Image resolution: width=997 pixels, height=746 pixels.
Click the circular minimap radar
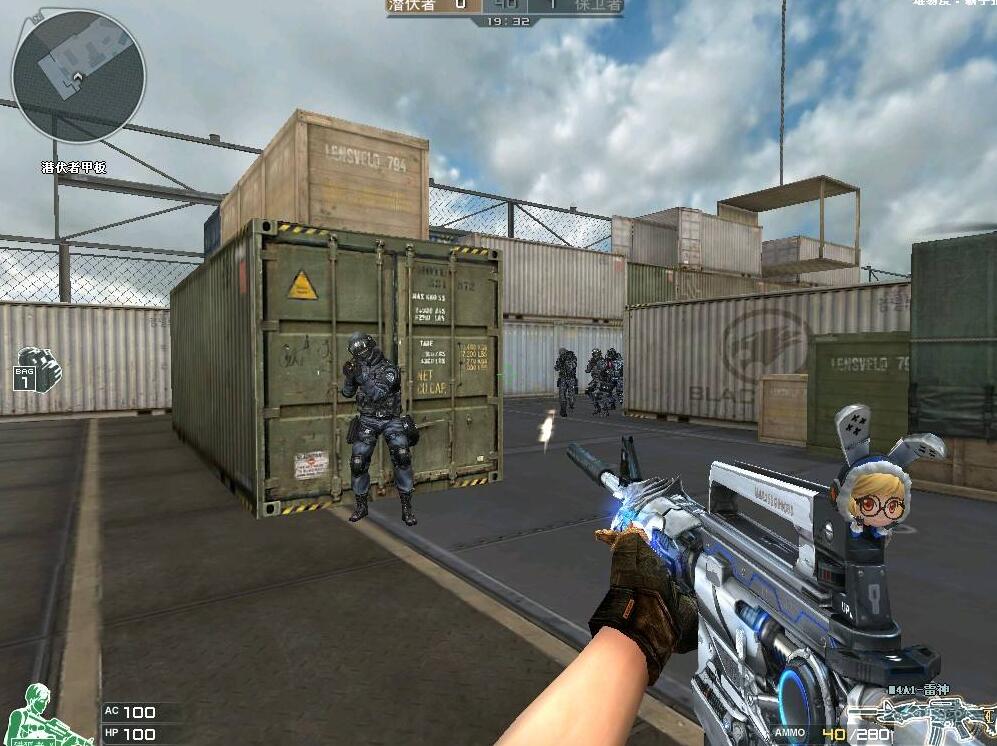pyautogui.click(x=78, y=76)
